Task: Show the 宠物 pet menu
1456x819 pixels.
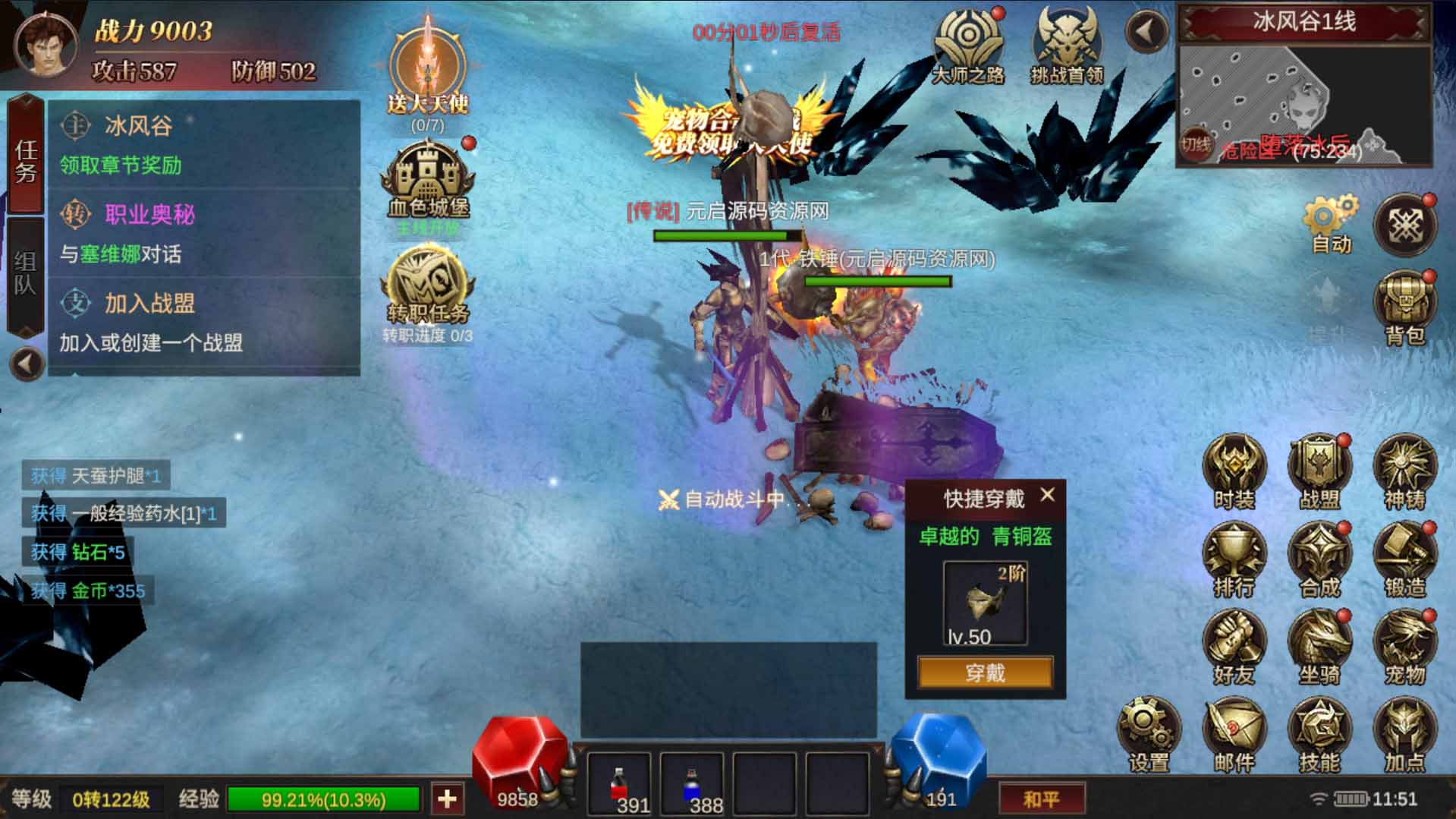Action: [x=1404, y=646]
